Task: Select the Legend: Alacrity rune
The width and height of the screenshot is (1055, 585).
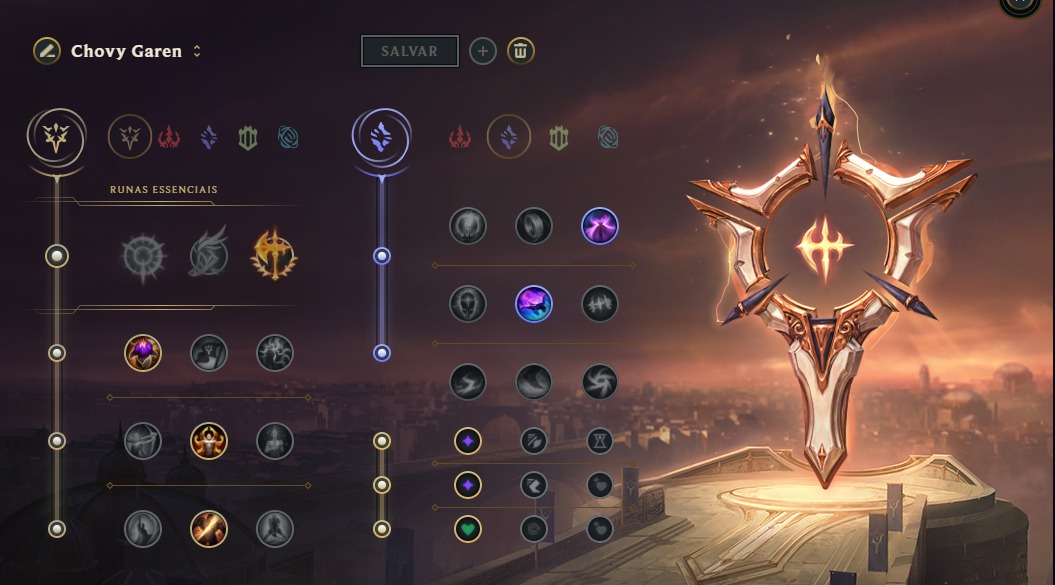Action: 143,440
